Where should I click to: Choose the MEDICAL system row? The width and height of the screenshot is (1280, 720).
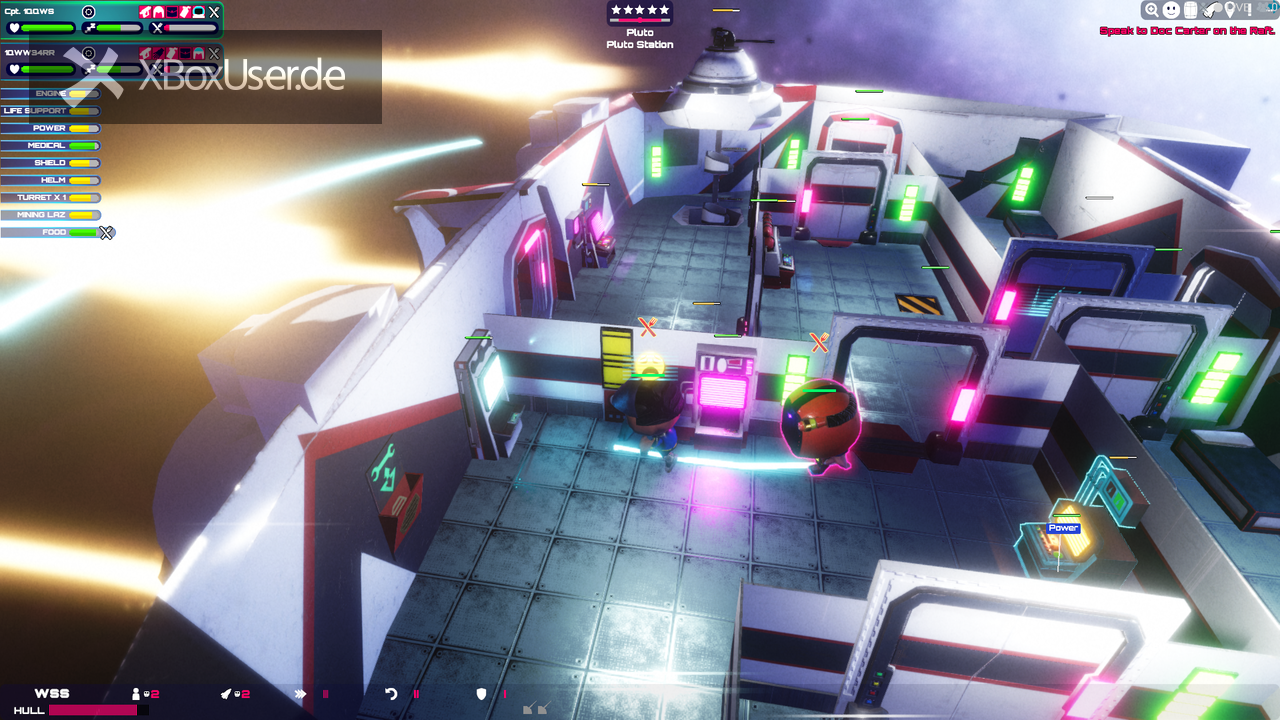pyautogui.click(x=50, y=145)
